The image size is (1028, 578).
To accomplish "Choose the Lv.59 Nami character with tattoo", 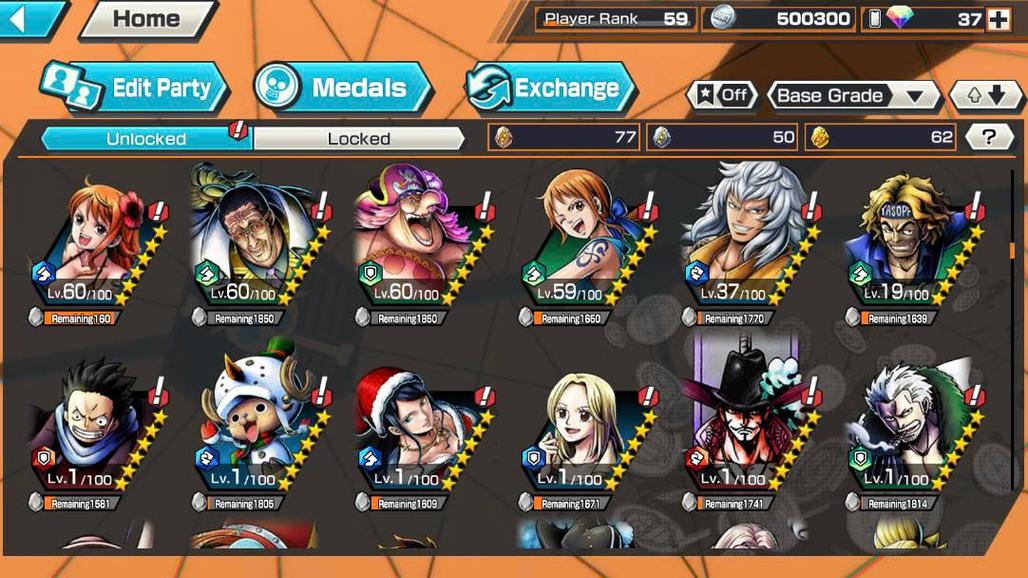I will (x=577, y=240).
